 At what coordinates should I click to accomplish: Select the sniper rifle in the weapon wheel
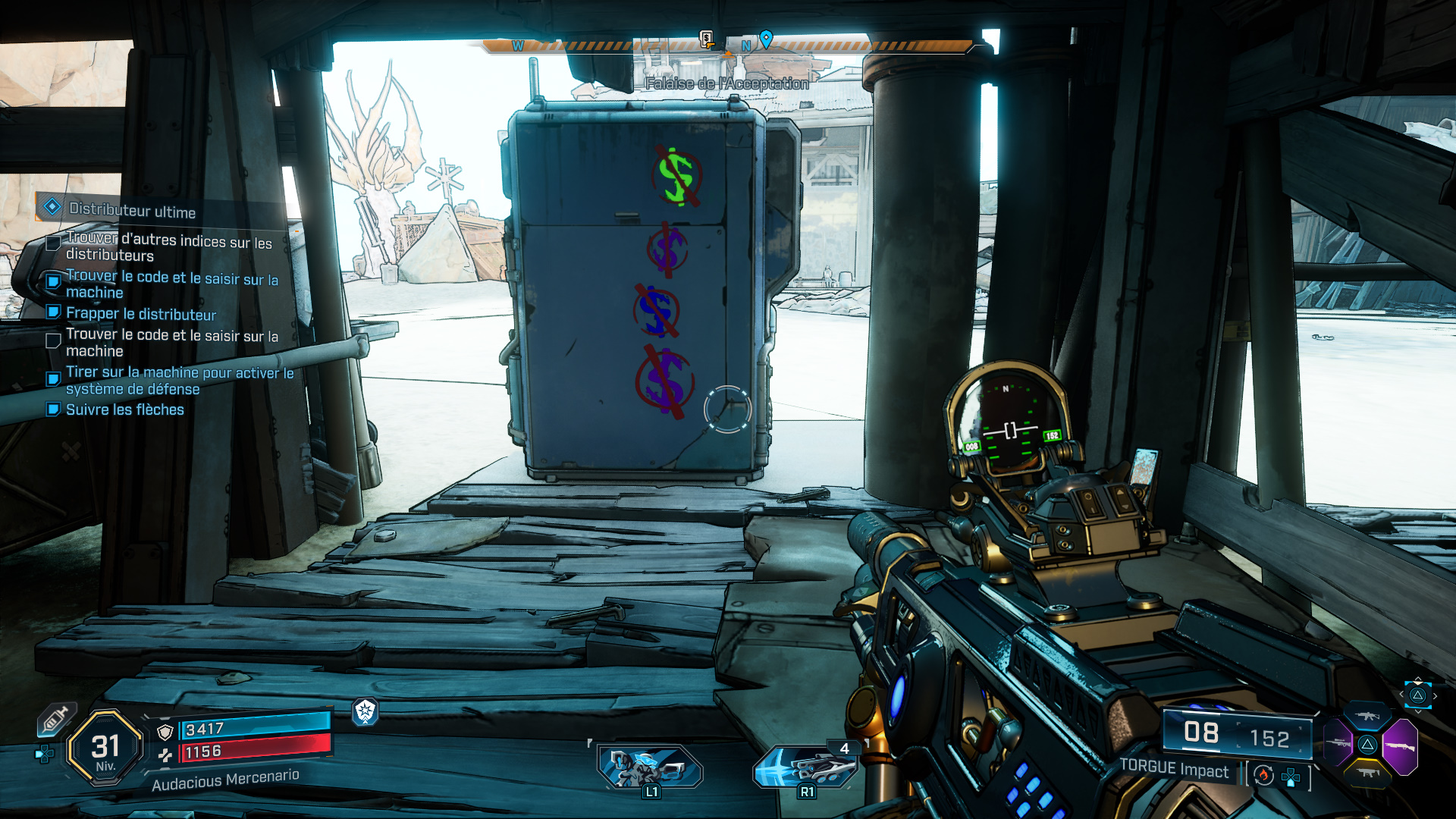coord(1338,743)
